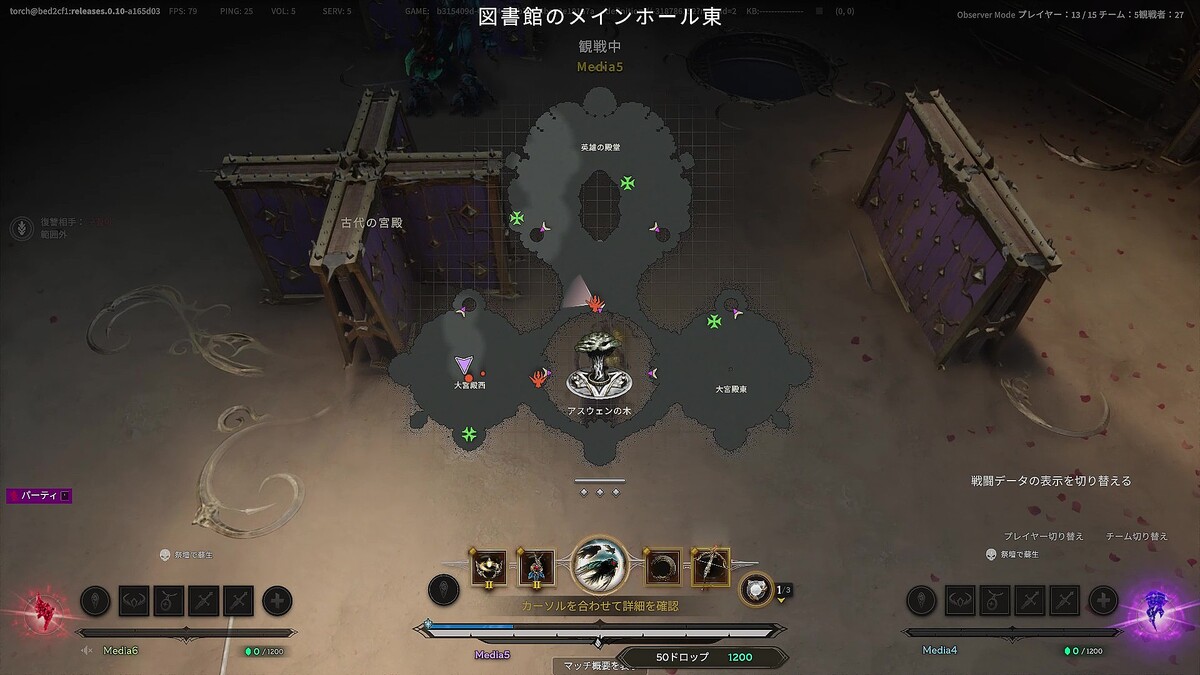Click チーム切り替え to switch team

(x=1137, y=536)
